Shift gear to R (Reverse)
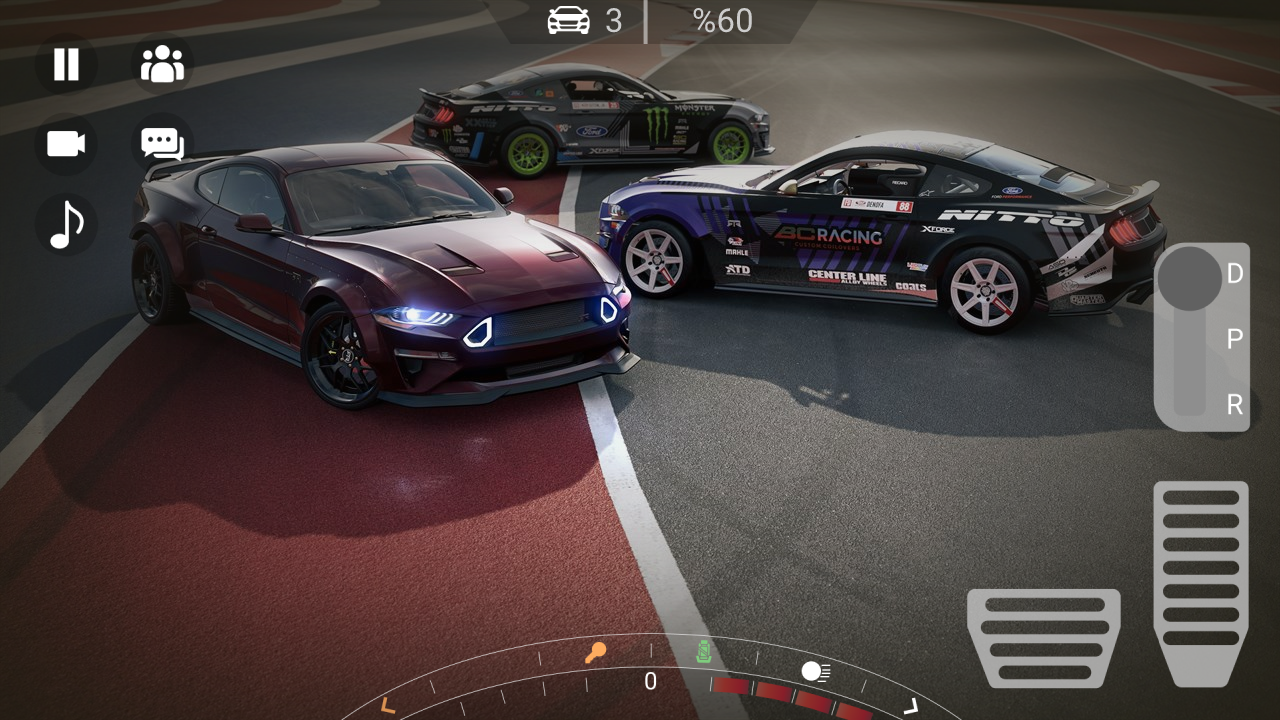The height and width of the screenshot is (720, 1280). tap(1234, 405)
